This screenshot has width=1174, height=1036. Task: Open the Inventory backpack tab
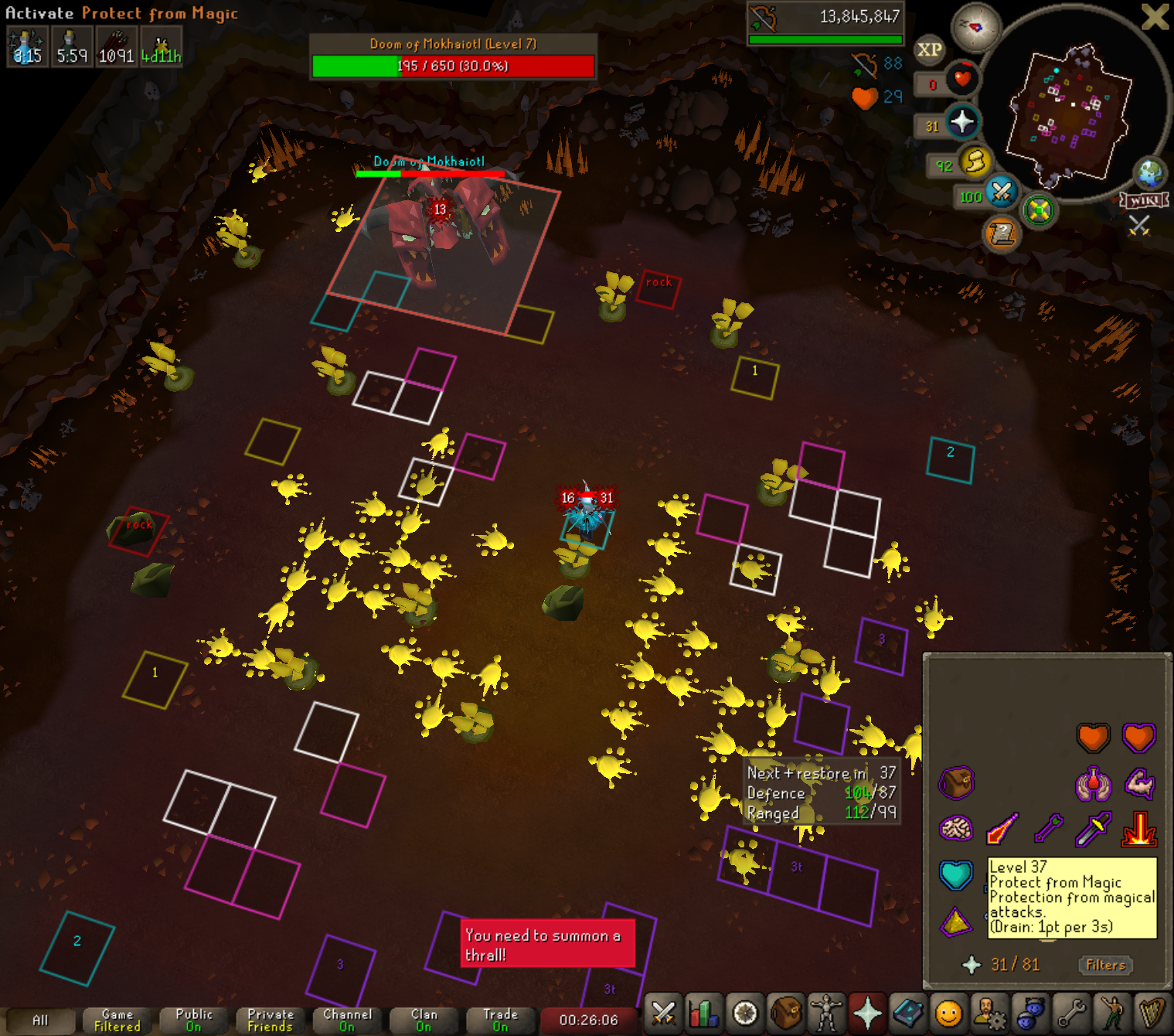[x=786, y=1013]
